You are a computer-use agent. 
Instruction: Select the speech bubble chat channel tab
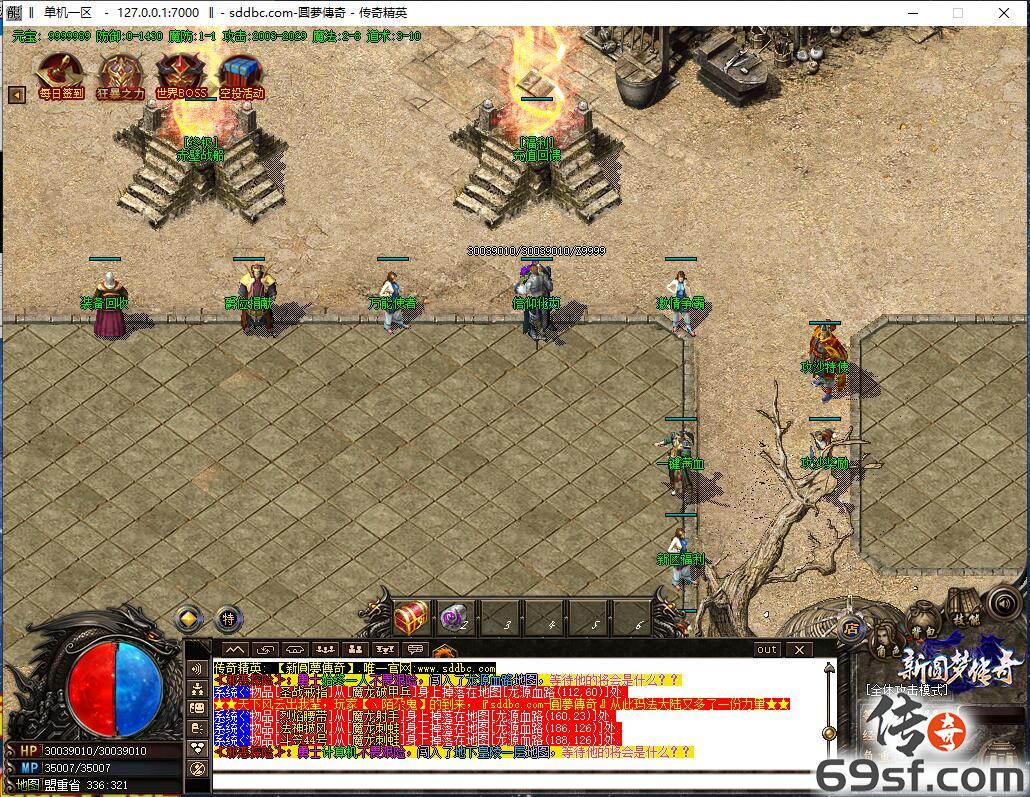pyautogui.click(x=416, y=650)
